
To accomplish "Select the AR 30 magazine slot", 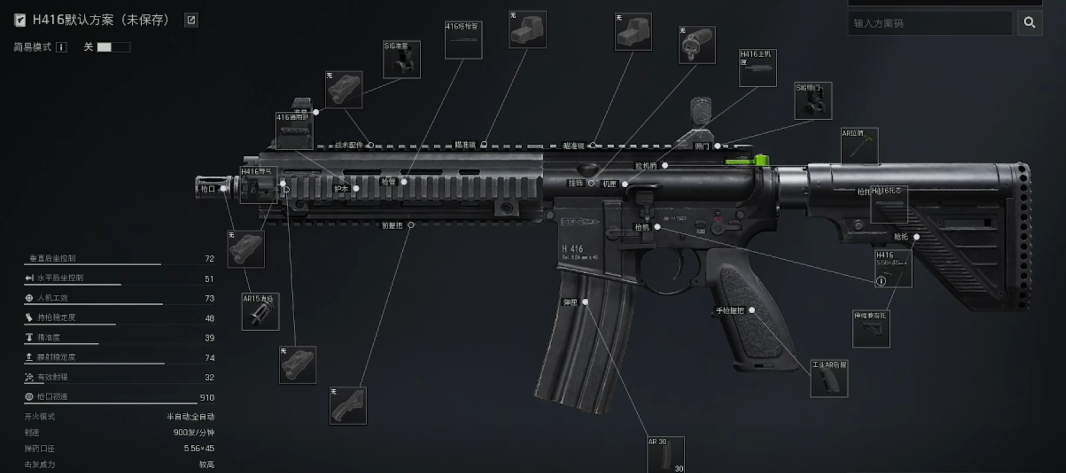I will [x=666, y=455].
